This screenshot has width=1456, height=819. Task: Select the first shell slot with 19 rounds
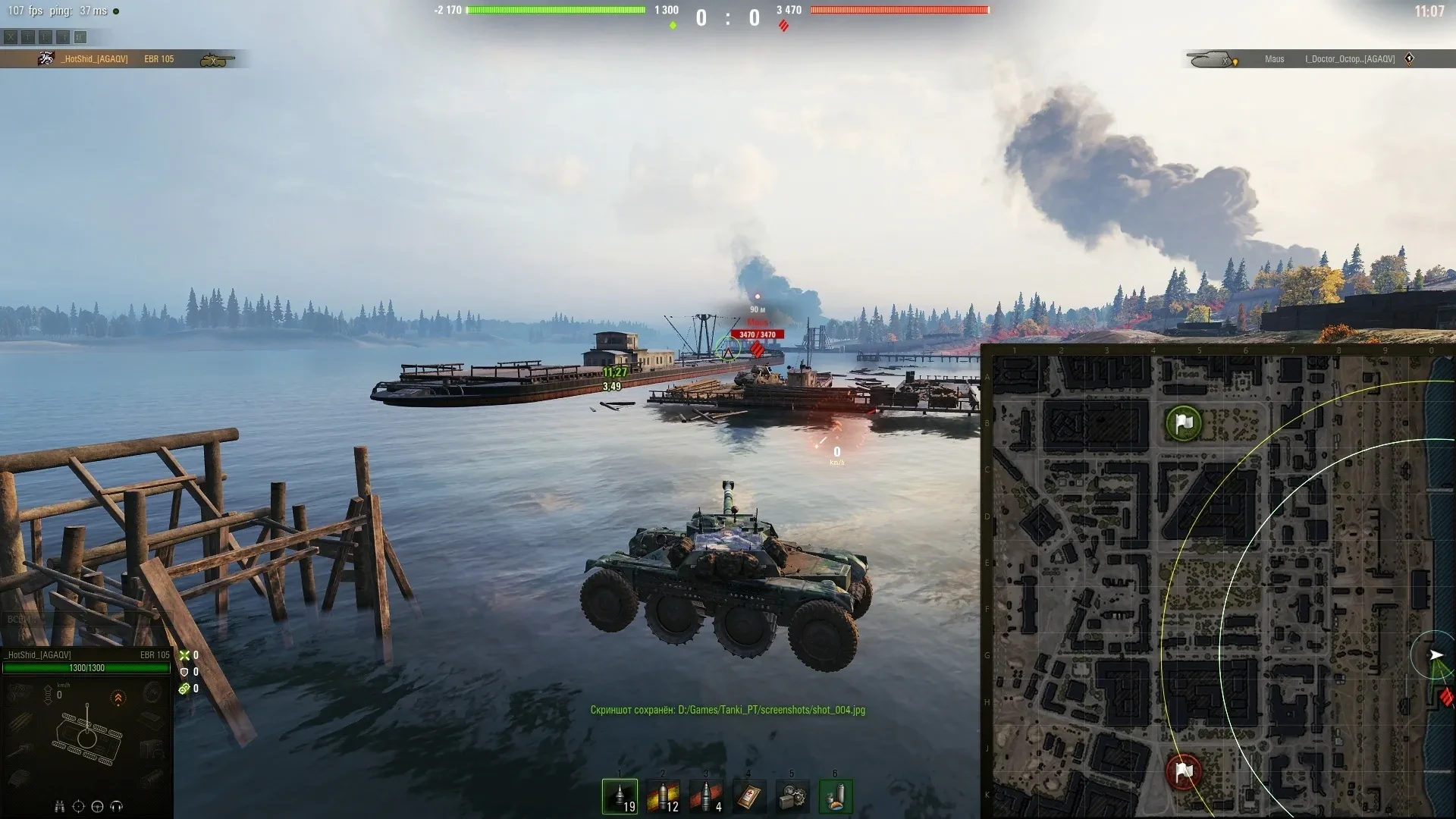pyautogui.click(x=620, y=796)
